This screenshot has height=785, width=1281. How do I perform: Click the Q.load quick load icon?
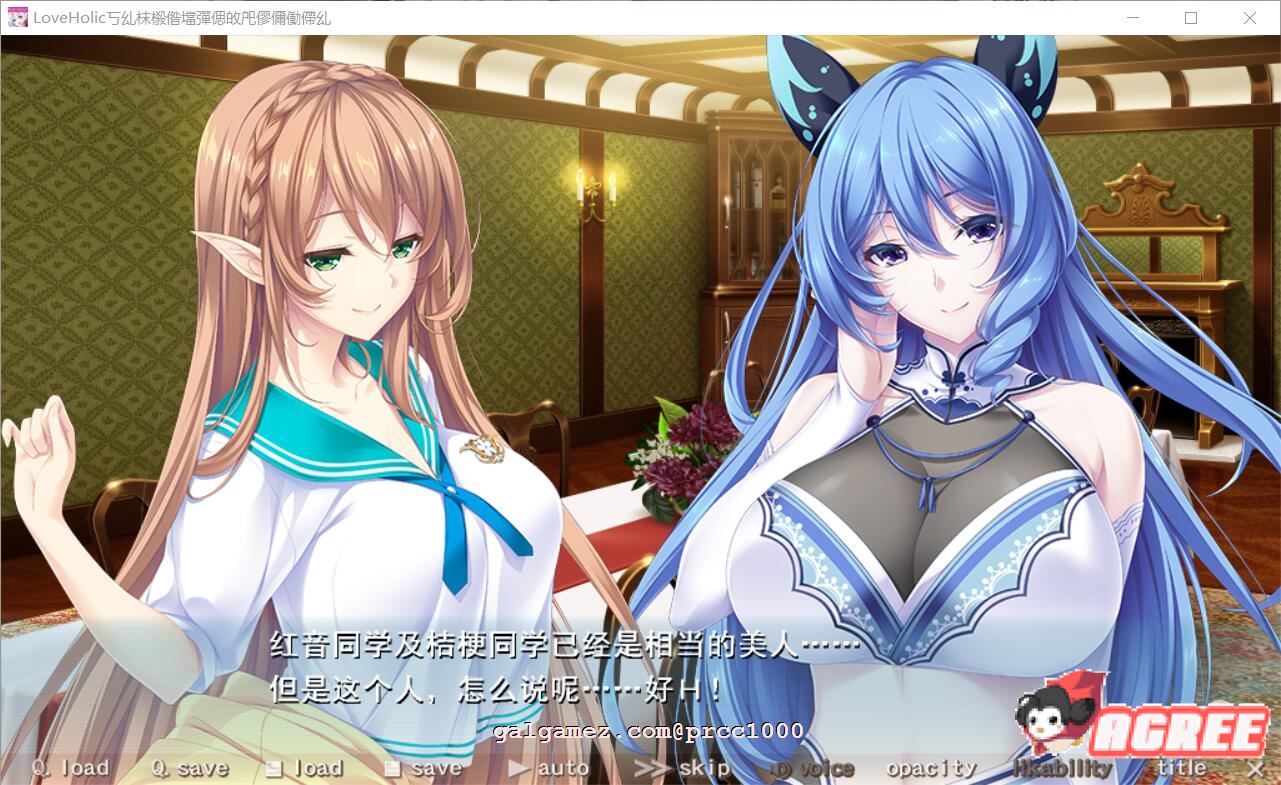coord(38,768)
